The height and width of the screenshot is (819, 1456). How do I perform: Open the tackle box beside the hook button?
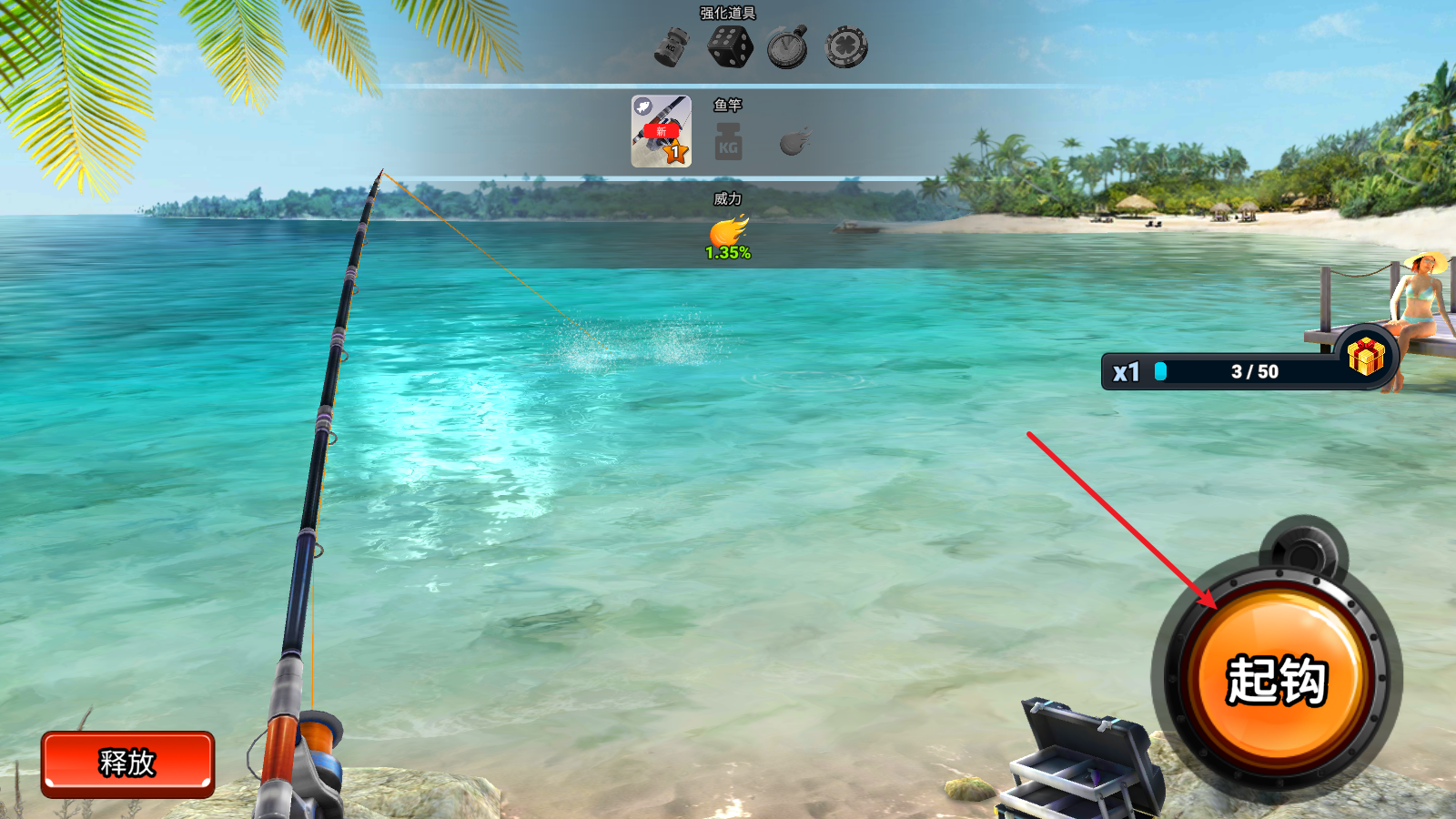(x=1083, y=760)
